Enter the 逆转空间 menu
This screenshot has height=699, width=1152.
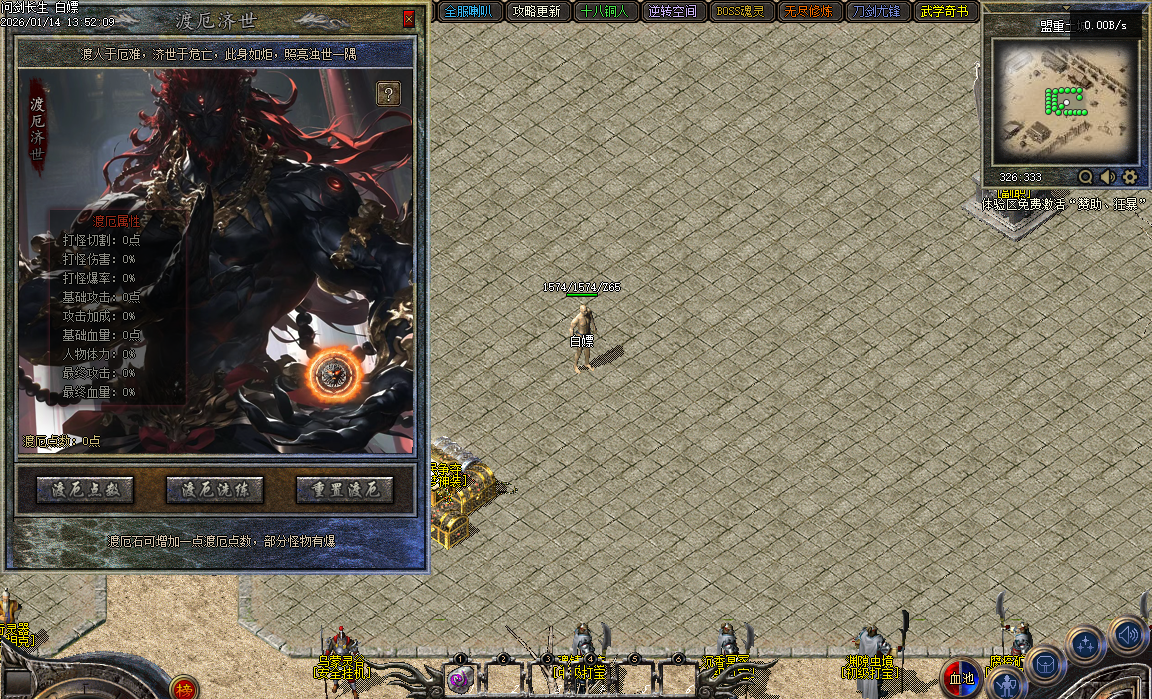pos(672,12)
